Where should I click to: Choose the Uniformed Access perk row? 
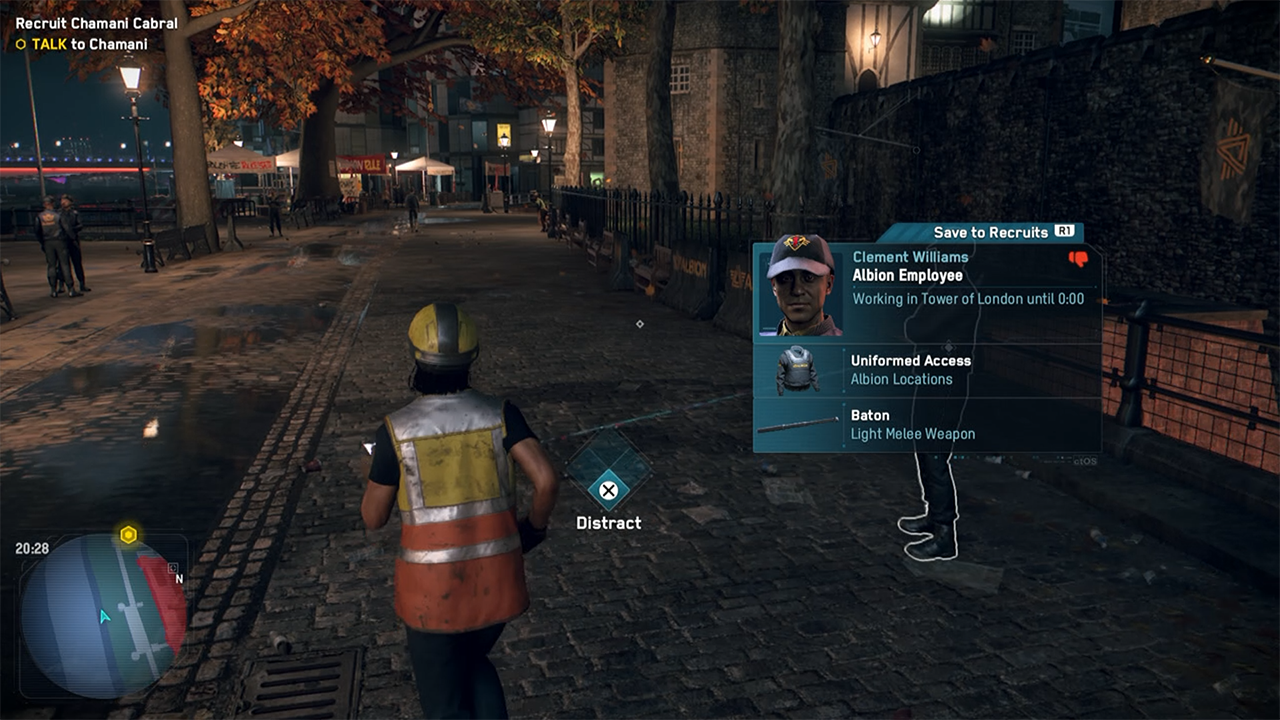pyautogui.click(x=927, y=370)
